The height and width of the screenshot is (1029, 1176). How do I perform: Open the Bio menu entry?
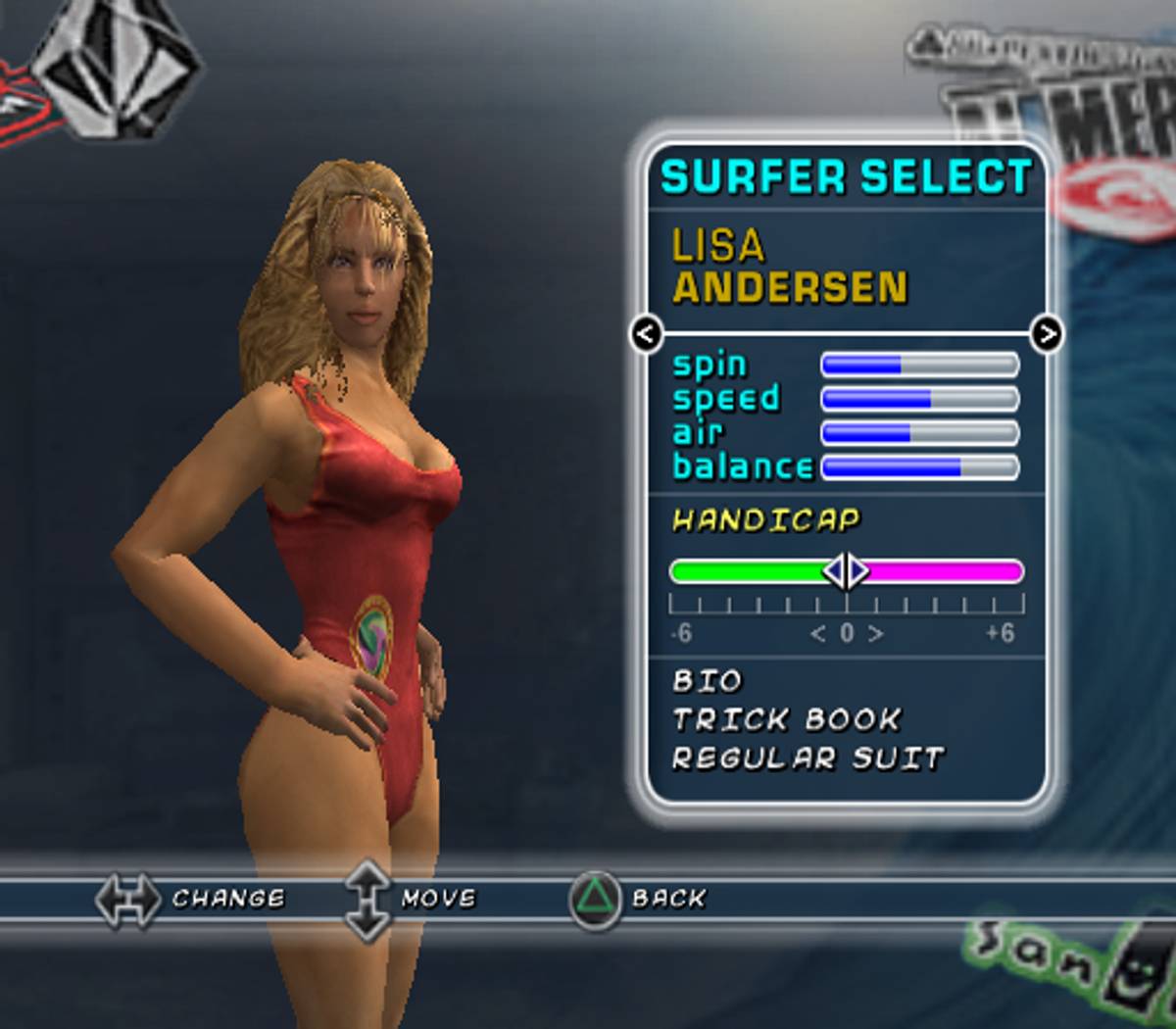point(708,681)
